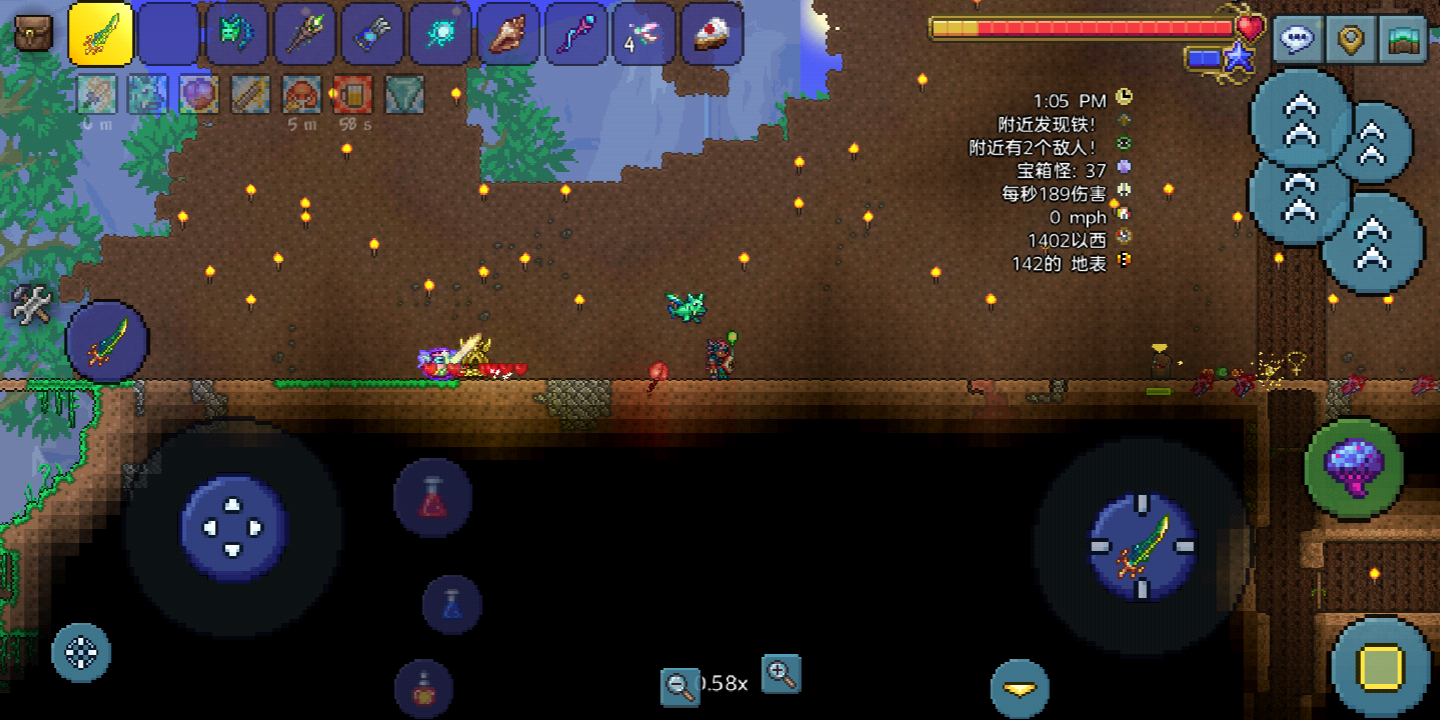Select the green mask hotbar slot

pyautogui.click(x=236, y=34)
